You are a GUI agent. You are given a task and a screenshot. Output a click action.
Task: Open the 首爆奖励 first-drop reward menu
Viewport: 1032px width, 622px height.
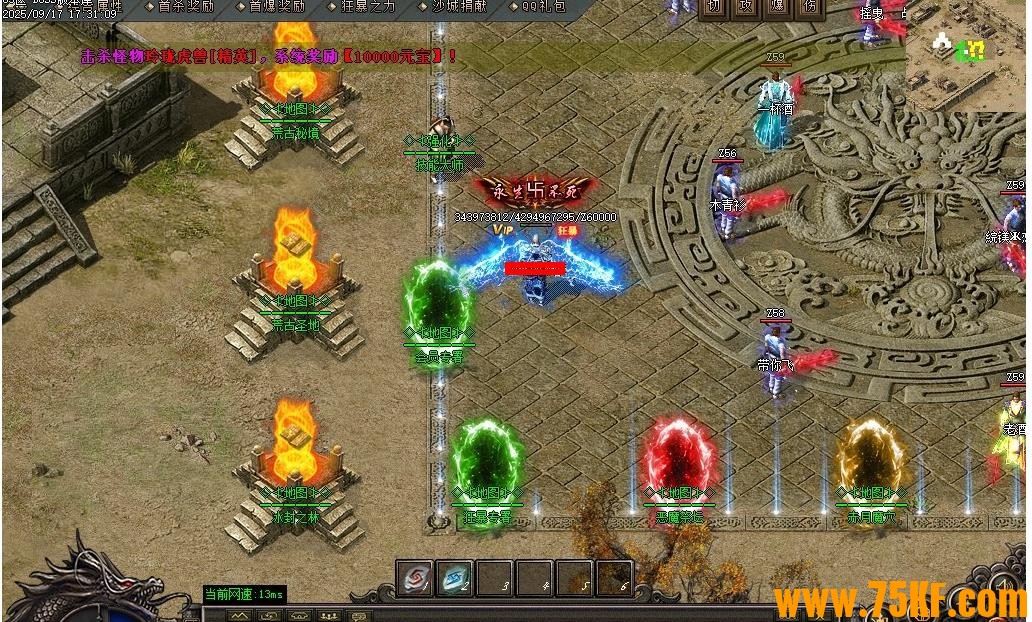(276, 6)
